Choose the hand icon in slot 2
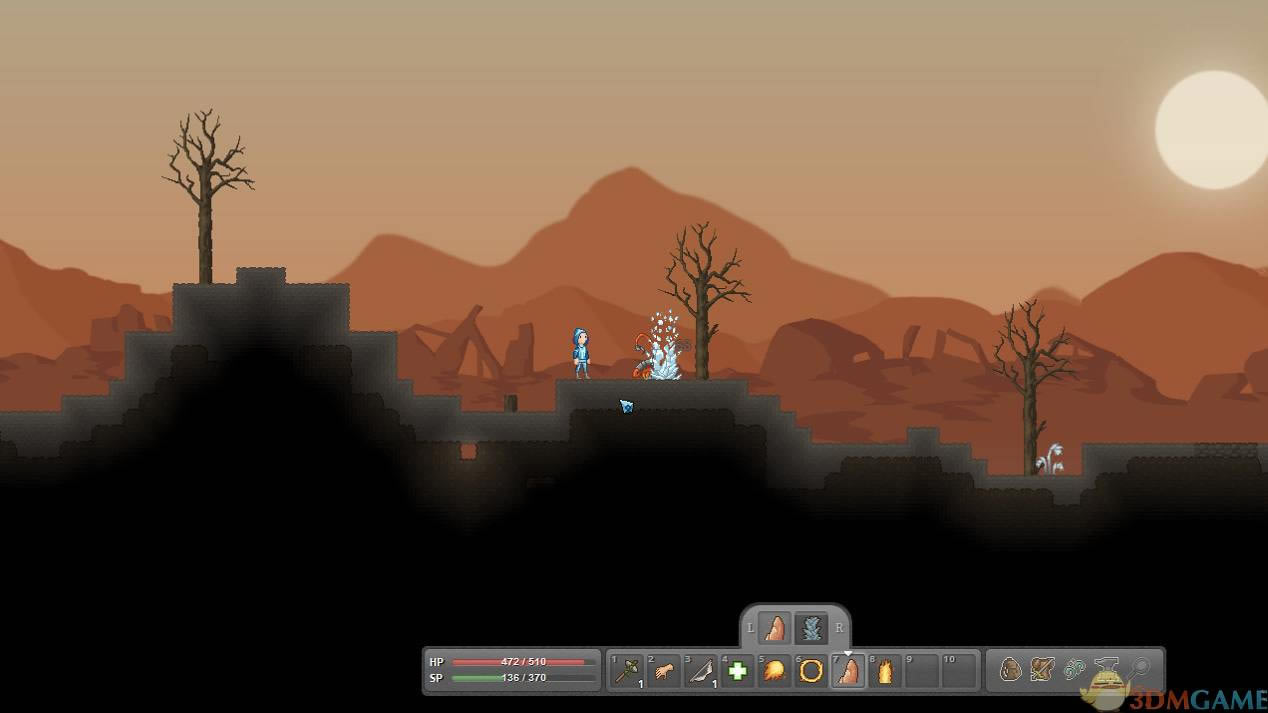Viewport: 1268px width, 713px height. click(x=664, y=670)
